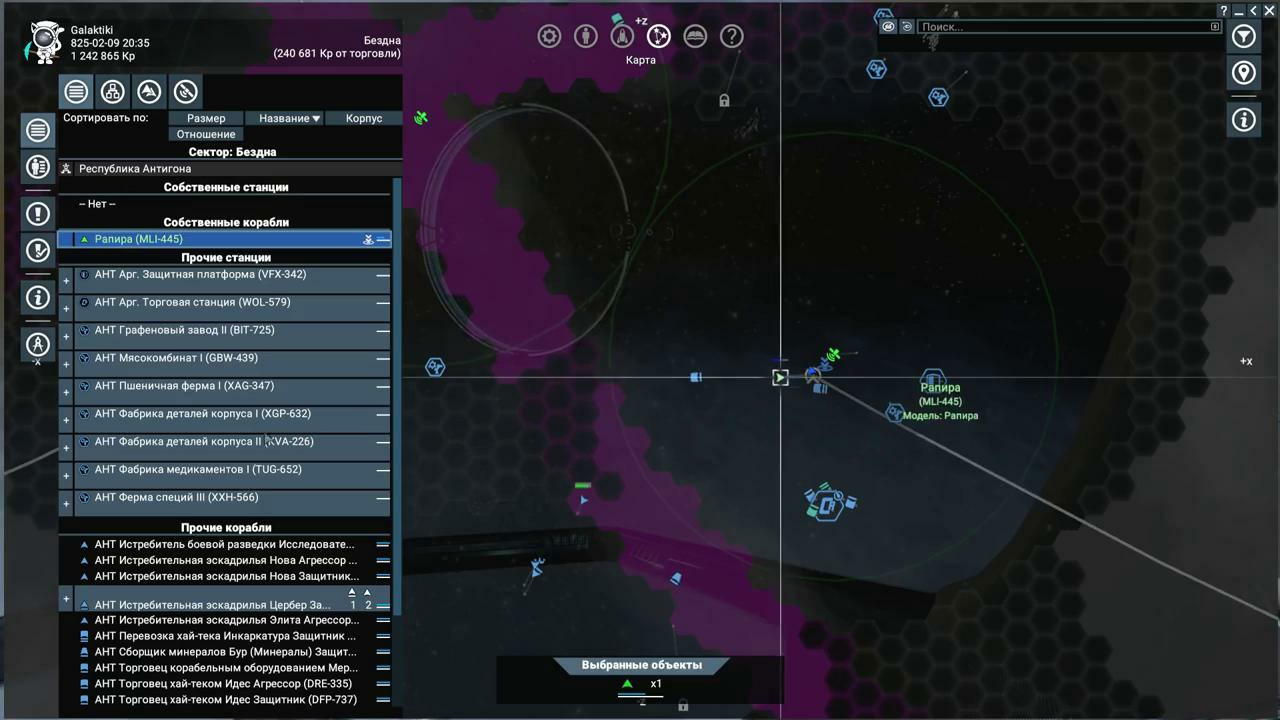Open the encyclopedia book icon
The width and height of the screenshot is (1280, 720).
tap(695, 37)
